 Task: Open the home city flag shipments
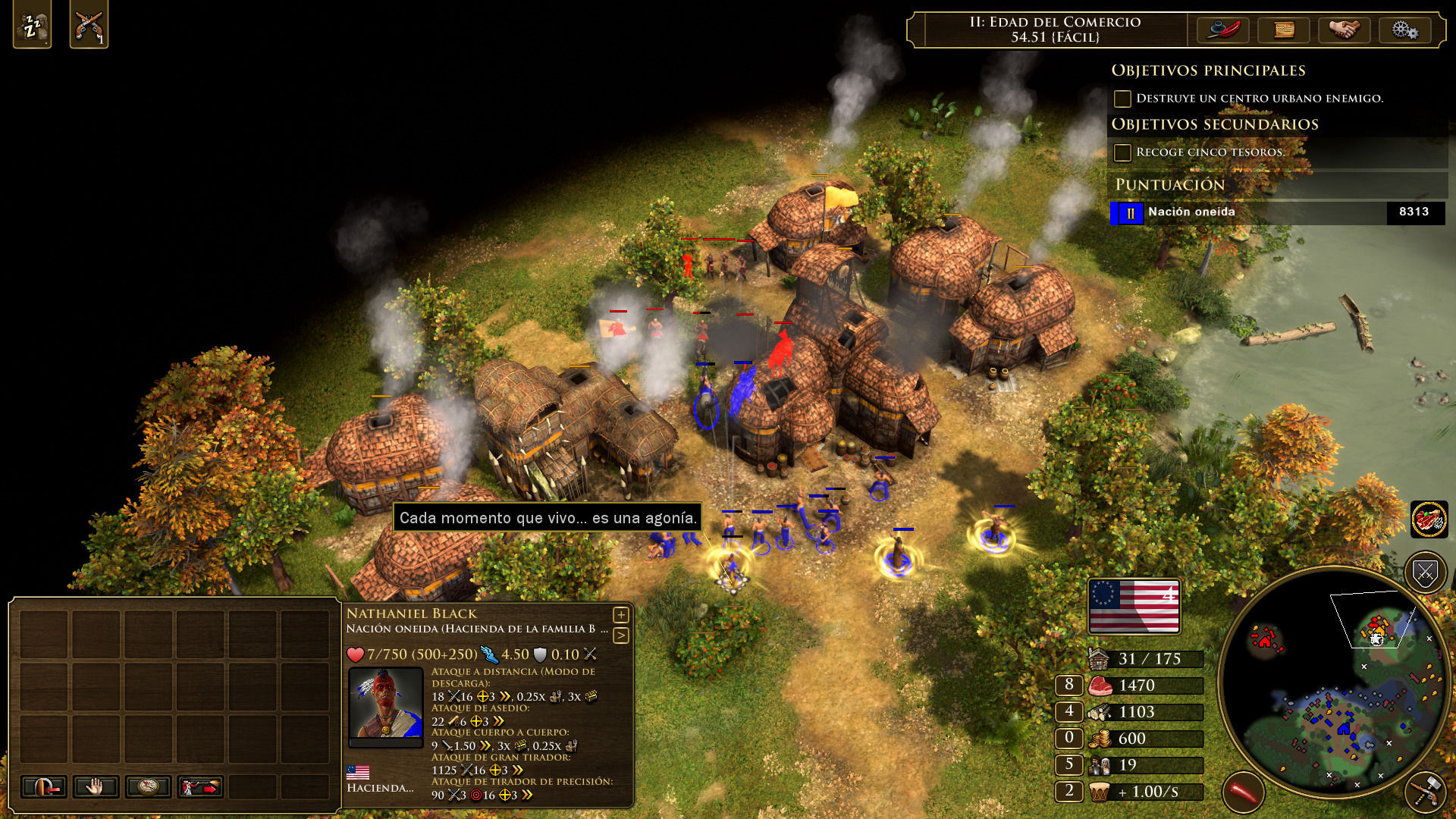point(1134,607)
